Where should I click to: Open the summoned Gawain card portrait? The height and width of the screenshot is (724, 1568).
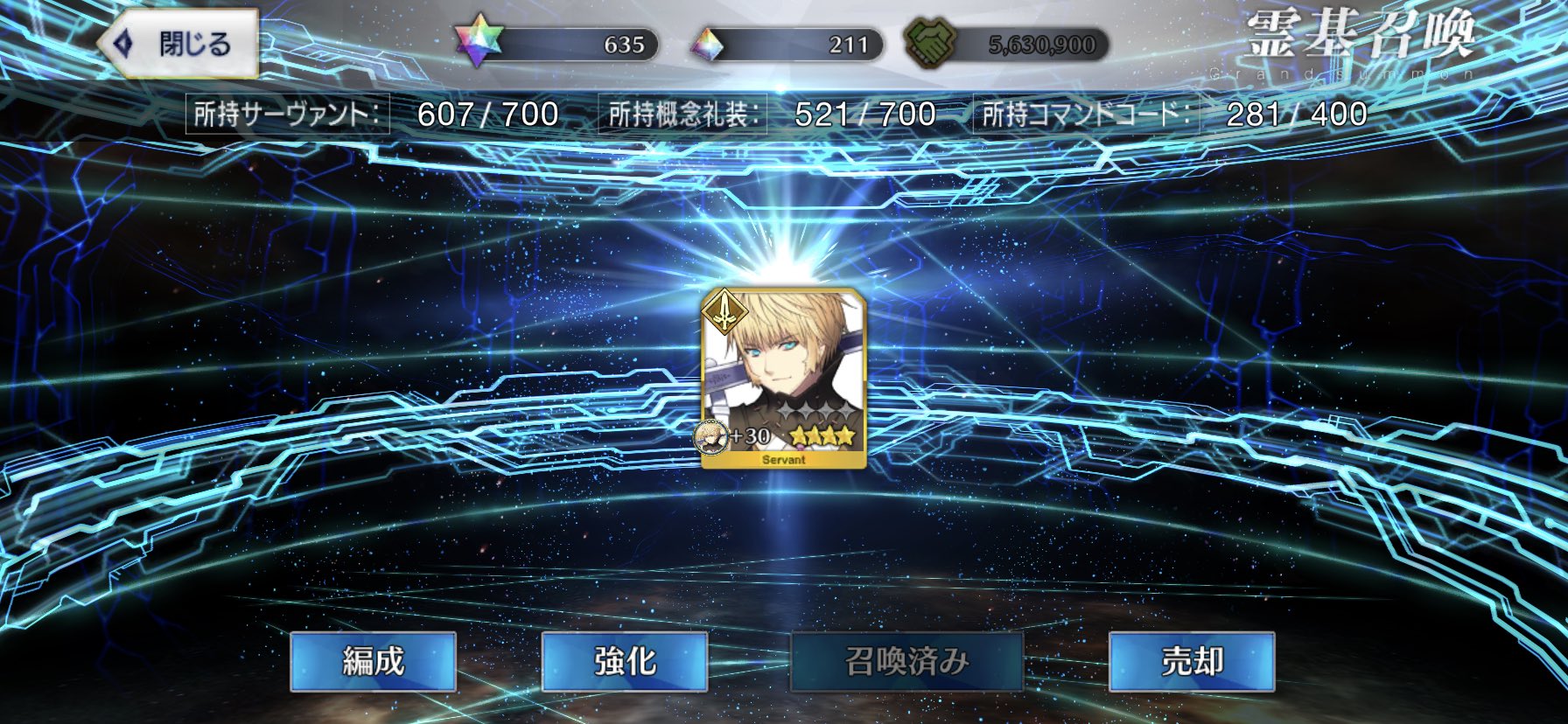(x=785, y=372)
